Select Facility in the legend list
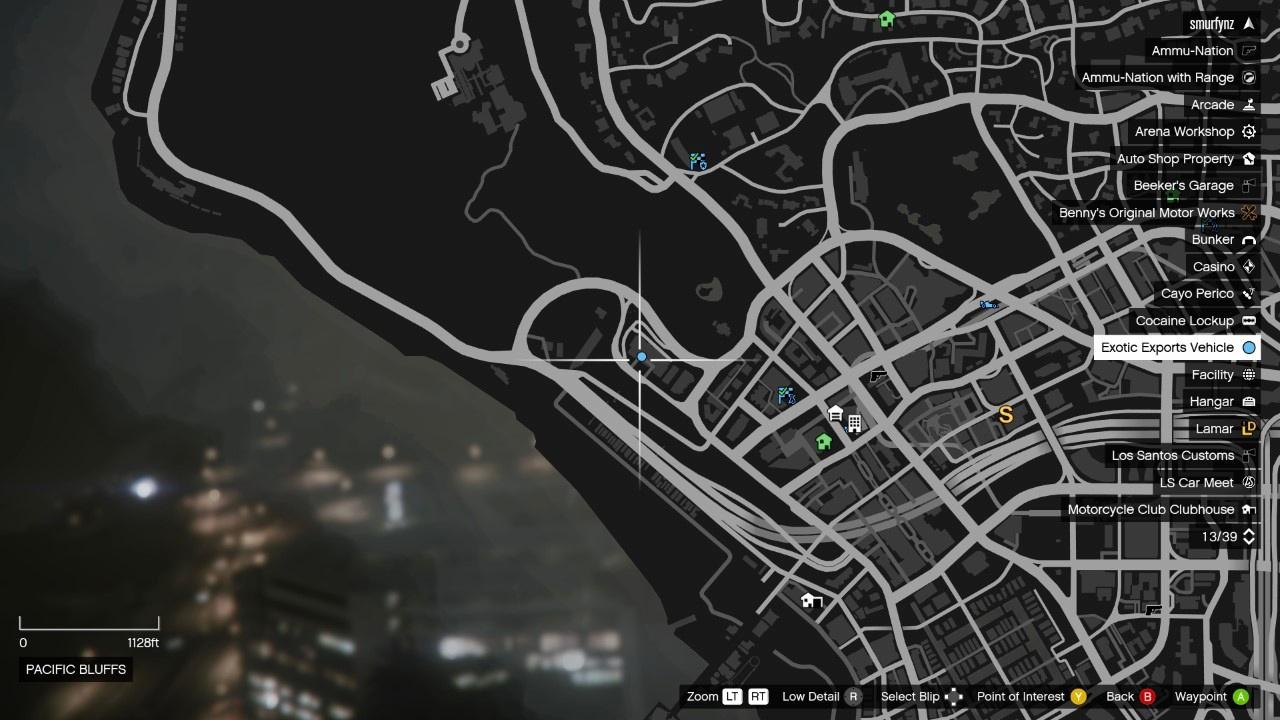This screenshot has width=1280, height=720. (x=1222, y=375)
